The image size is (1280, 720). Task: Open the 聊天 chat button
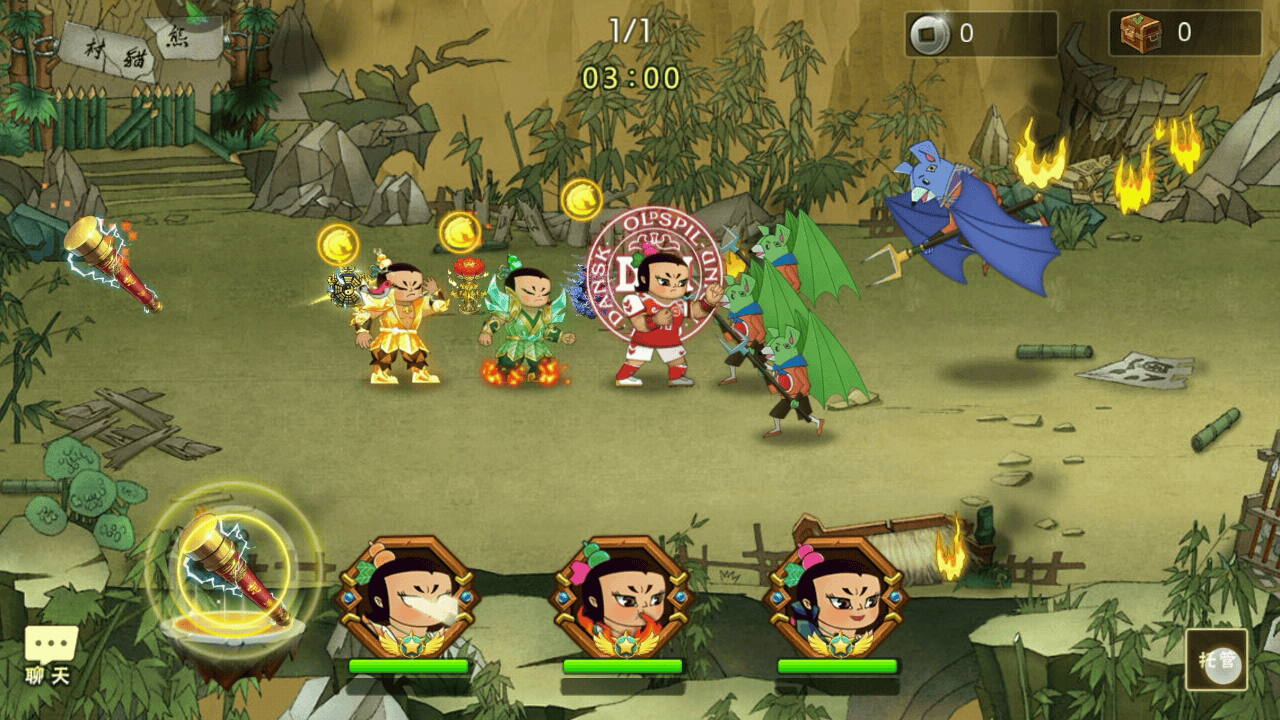(50, 656)
